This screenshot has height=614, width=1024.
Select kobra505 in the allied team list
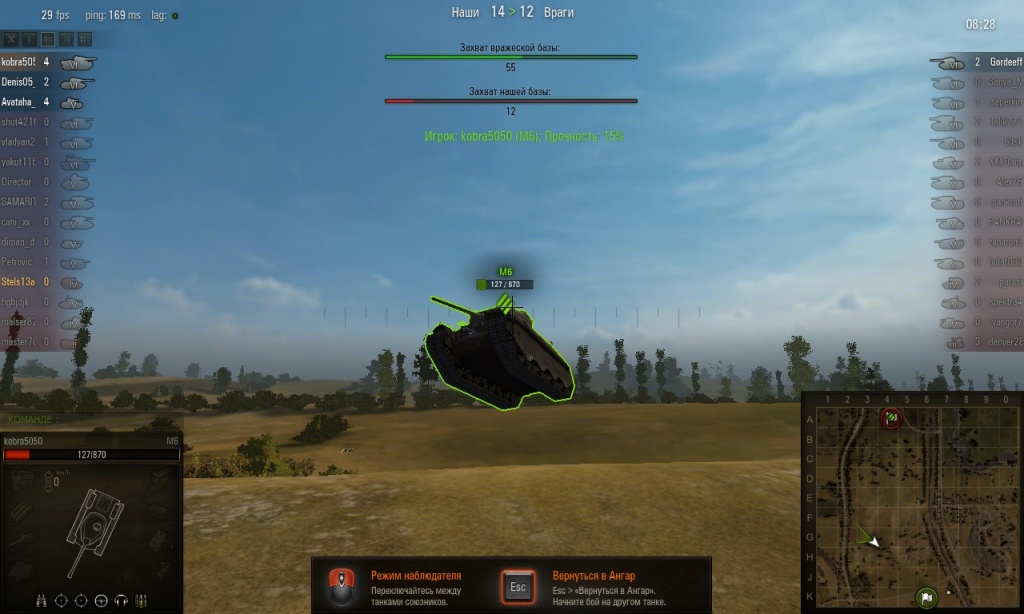(20, 62)
